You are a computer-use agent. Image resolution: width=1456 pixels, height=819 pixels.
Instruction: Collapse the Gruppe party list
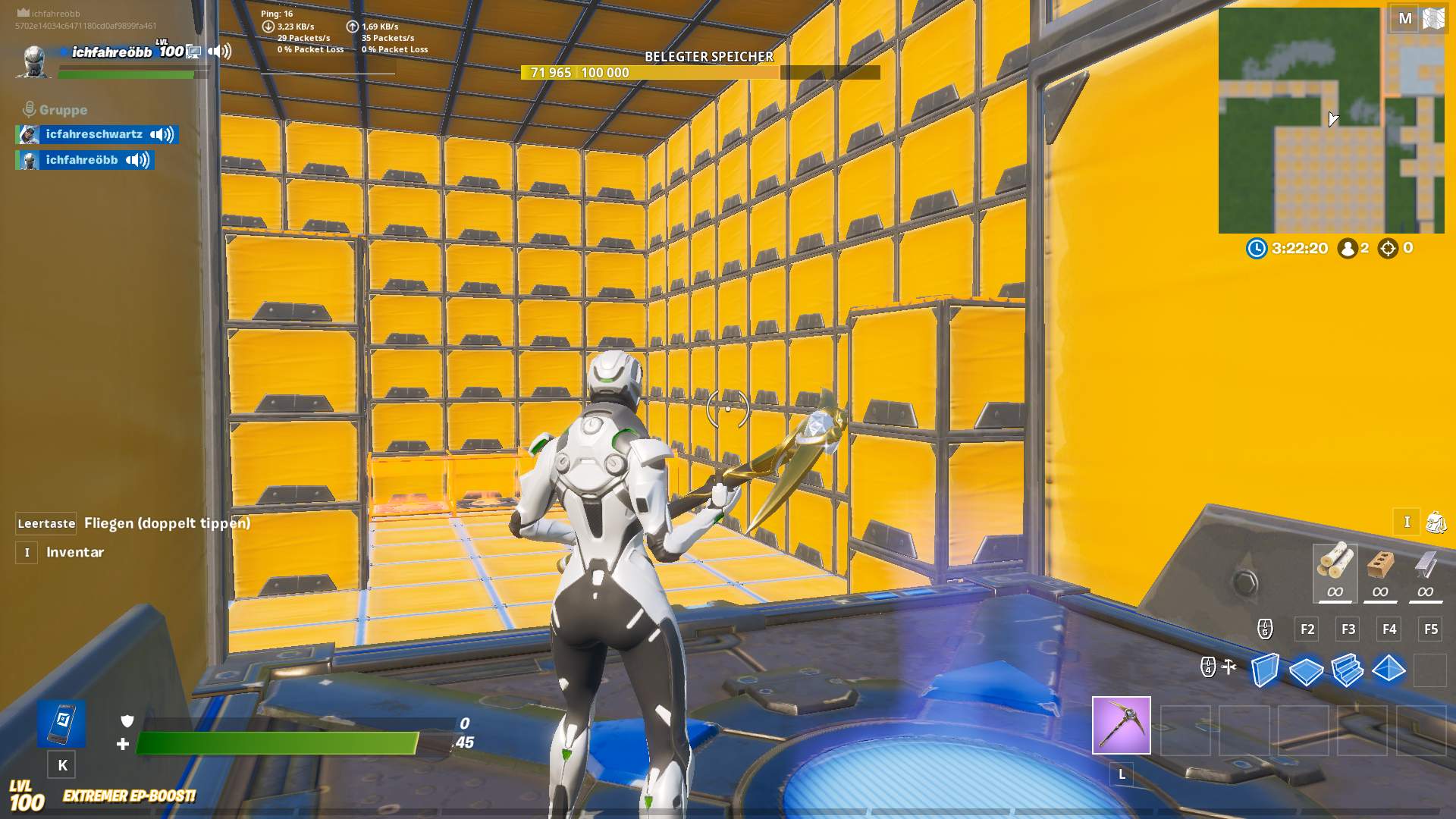pos(64,108)
